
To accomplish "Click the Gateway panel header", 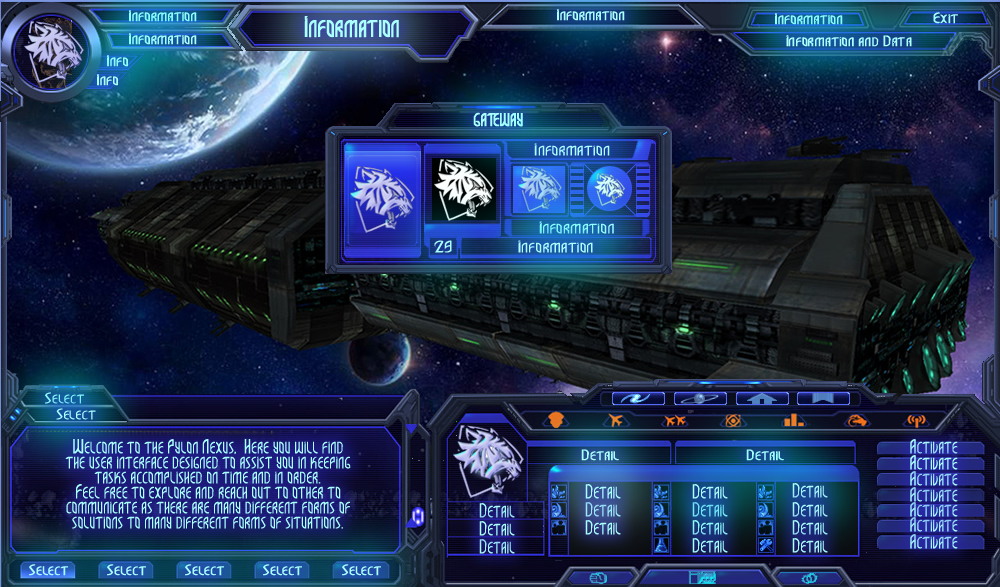I will click(498, 120).
